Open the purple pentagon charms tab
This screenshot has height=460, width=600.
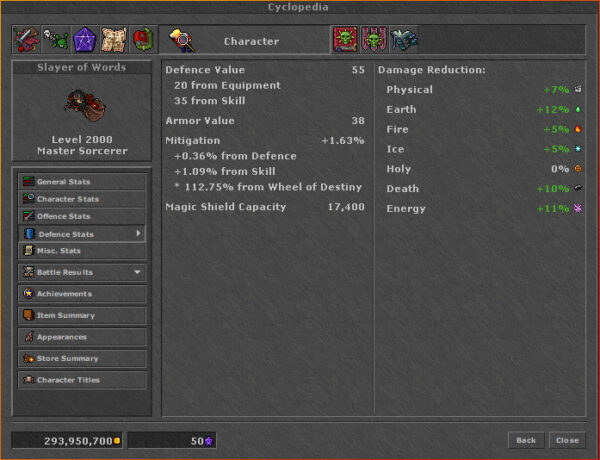tap(84, 40)
